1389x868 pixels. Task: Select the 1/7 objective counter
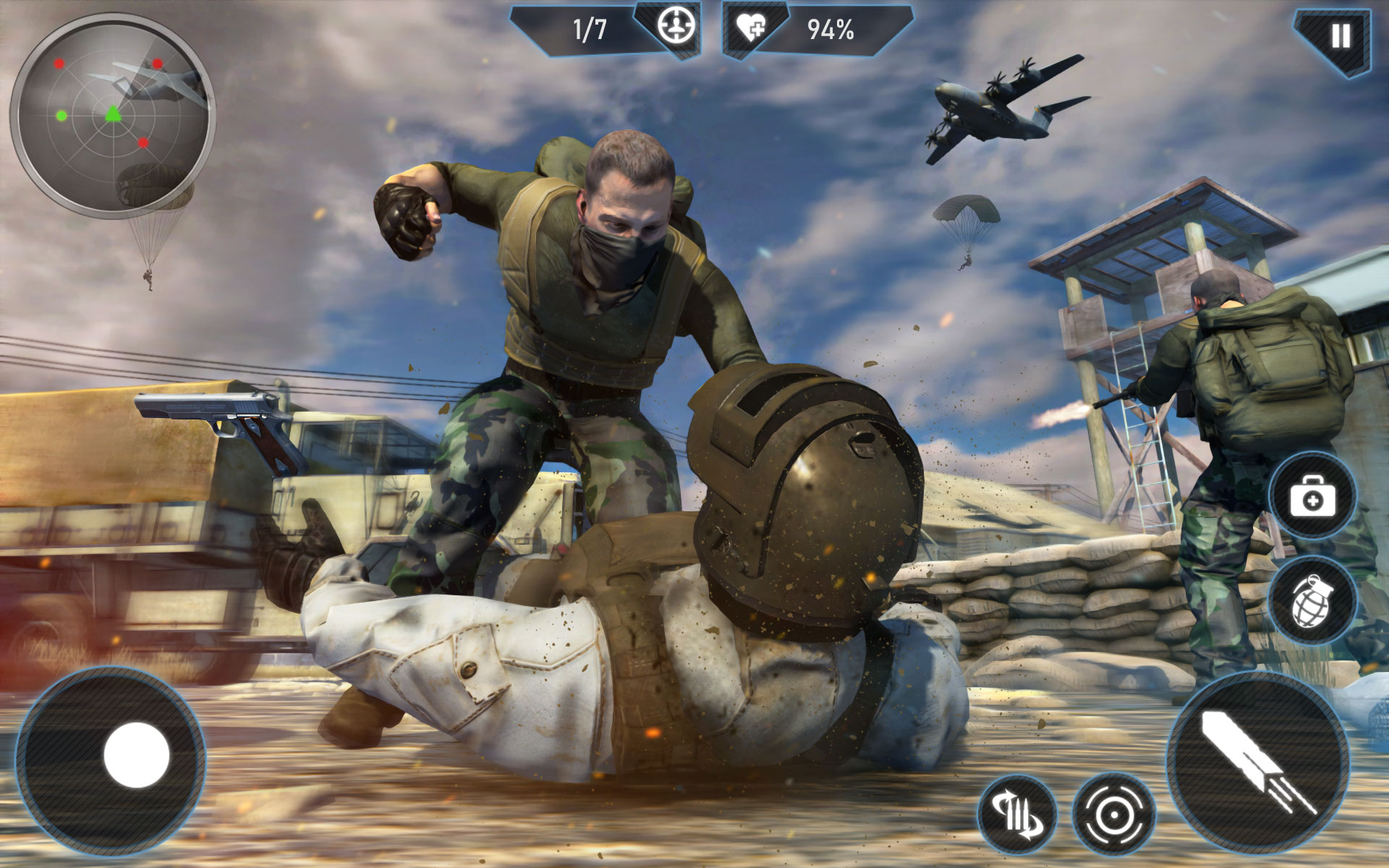click(x=590, y=29)
